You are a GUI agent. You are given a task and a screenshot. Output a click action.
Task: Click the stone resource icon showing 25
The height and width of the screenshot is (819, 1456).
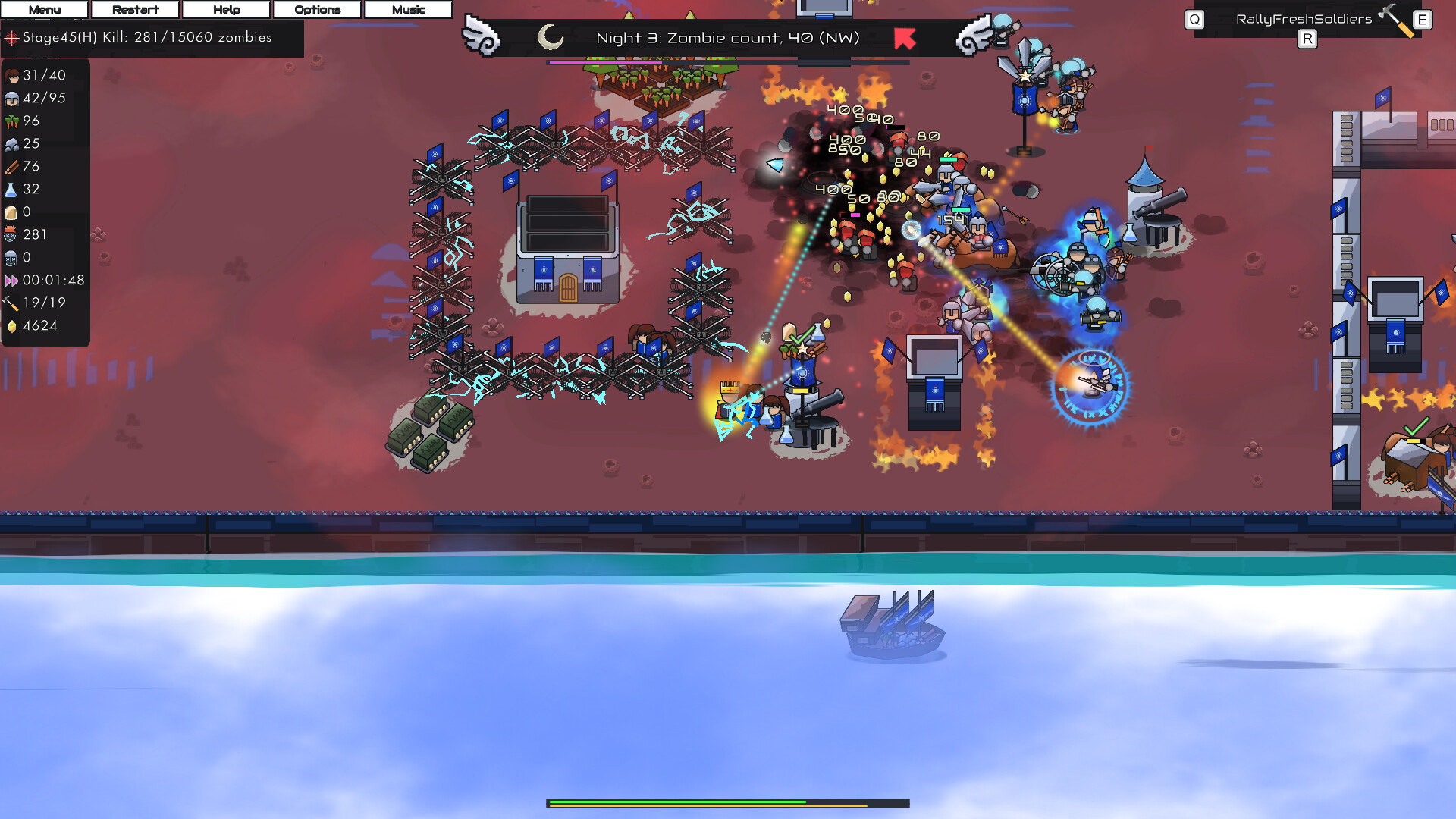[13, 143]
